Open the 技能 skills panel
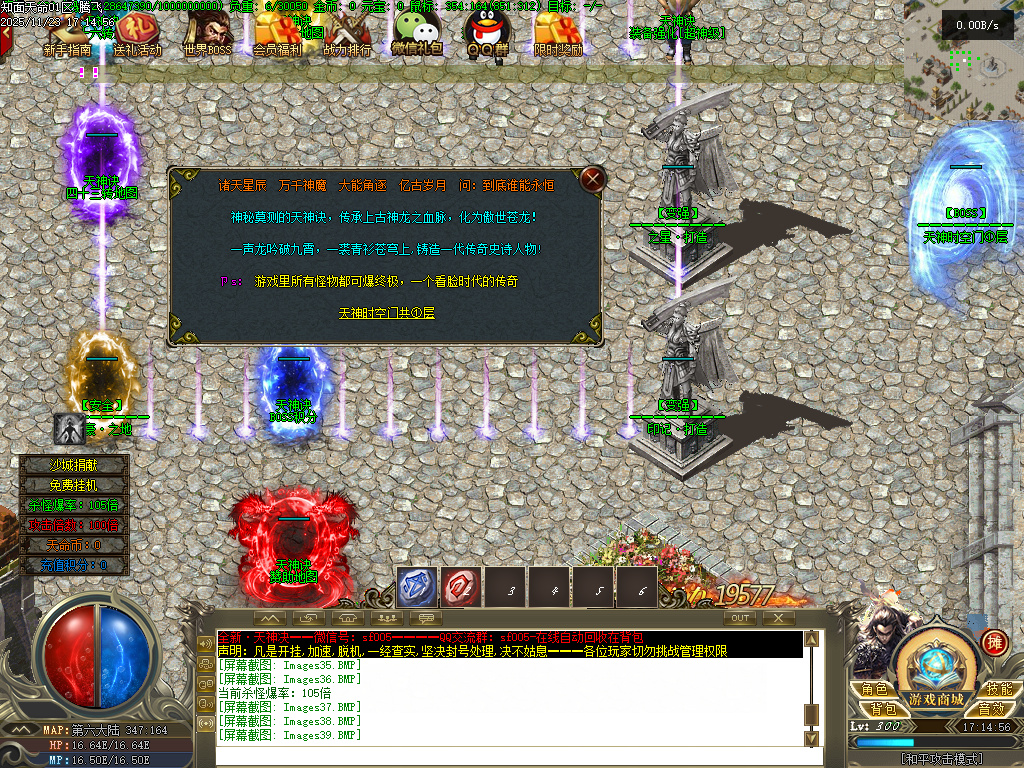 (997, 689)
